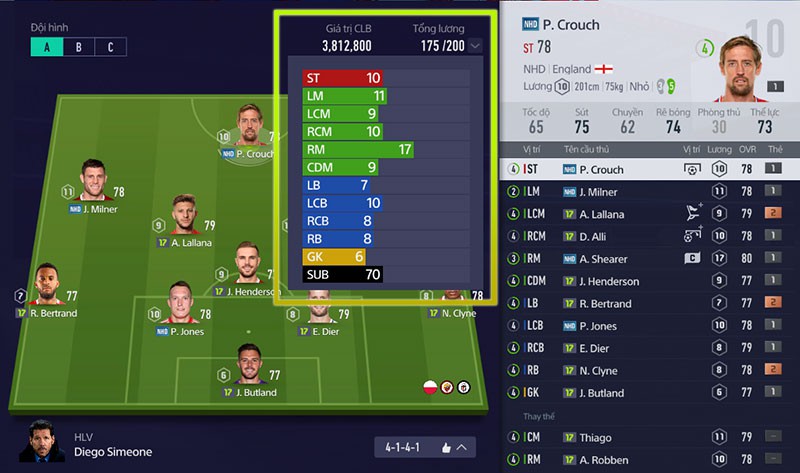Switch to squad tab A
Image resolution: width=800 pixels, height=473 pixels.
[x=46, y=47]
